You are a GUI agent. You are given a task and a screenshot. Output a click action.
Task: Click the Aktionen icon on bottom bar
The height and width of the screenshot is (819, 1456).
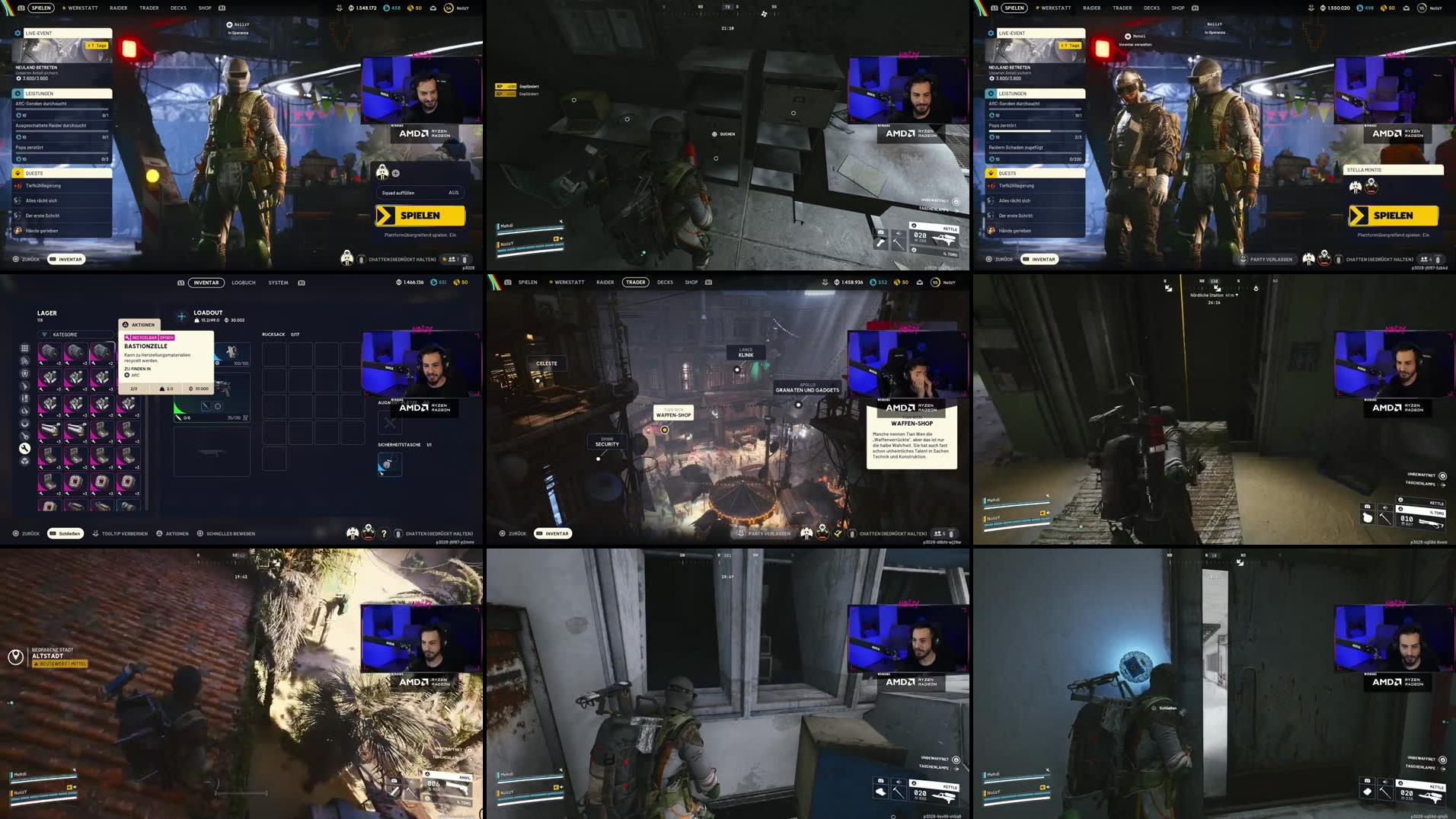(160, 533)
